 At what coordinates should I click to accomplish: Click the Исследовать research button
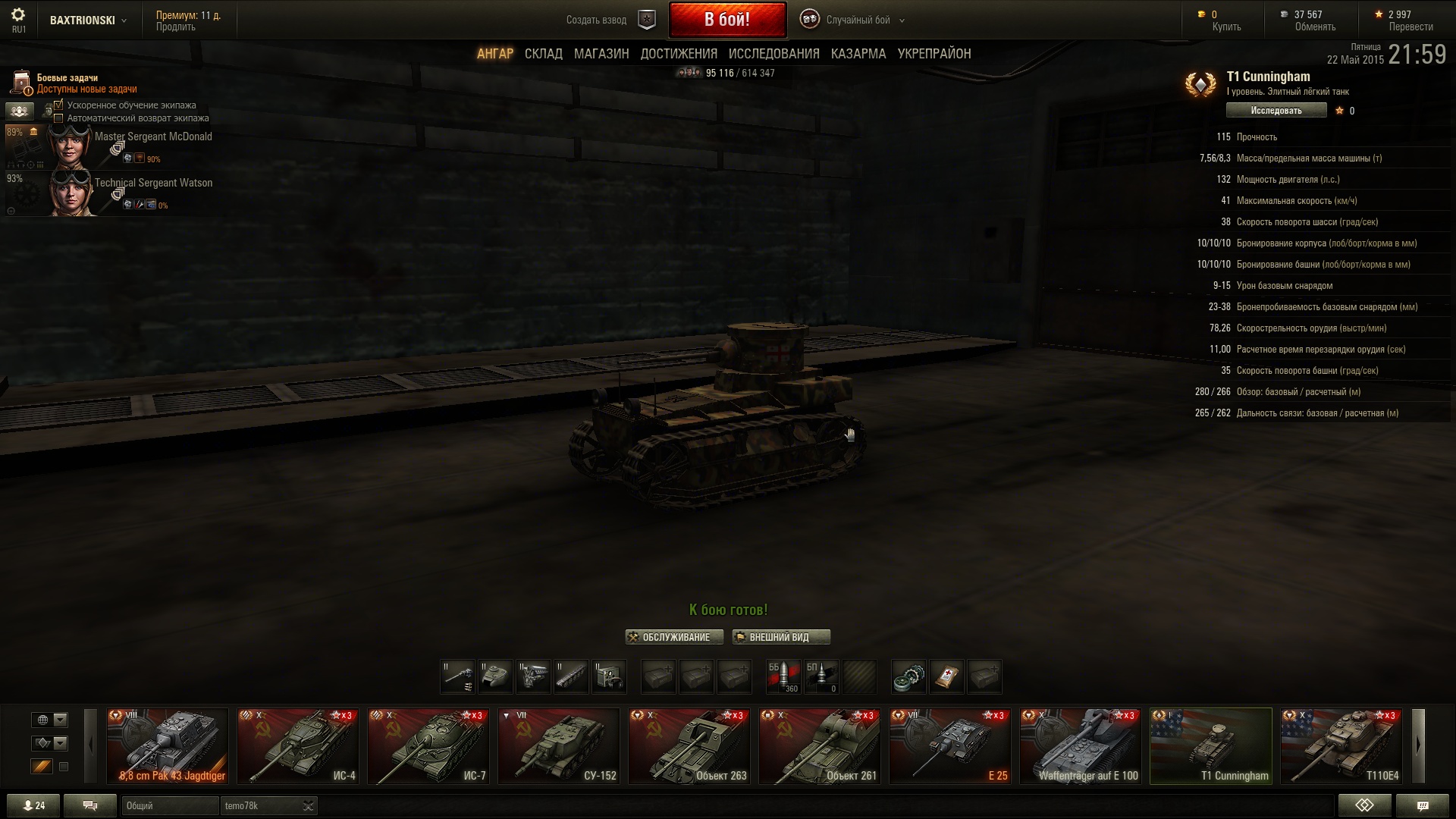(x=1276, y=111)
